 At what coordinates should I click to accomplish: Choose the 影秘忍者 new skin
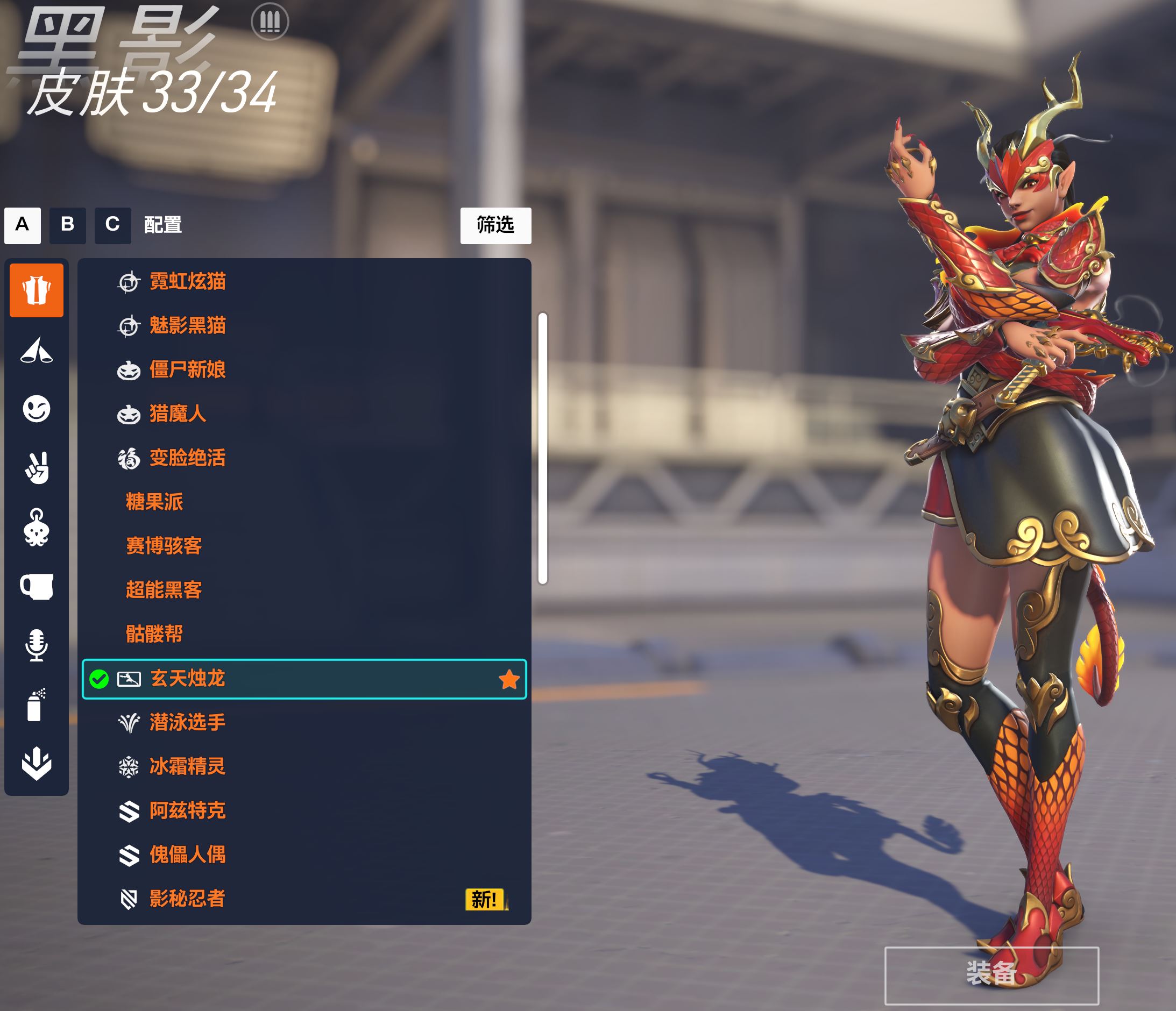(x=187, y=899)
